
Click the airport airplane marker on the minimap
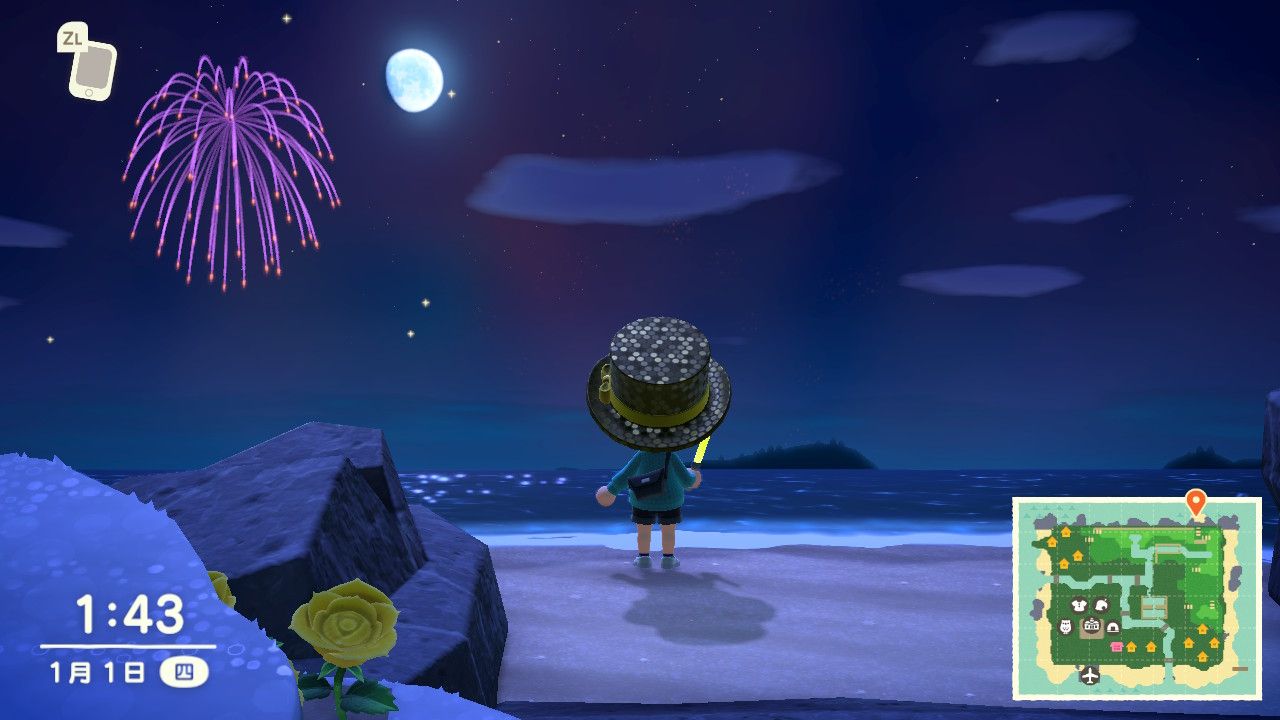pyautogui.click(x=1089, y=675)
